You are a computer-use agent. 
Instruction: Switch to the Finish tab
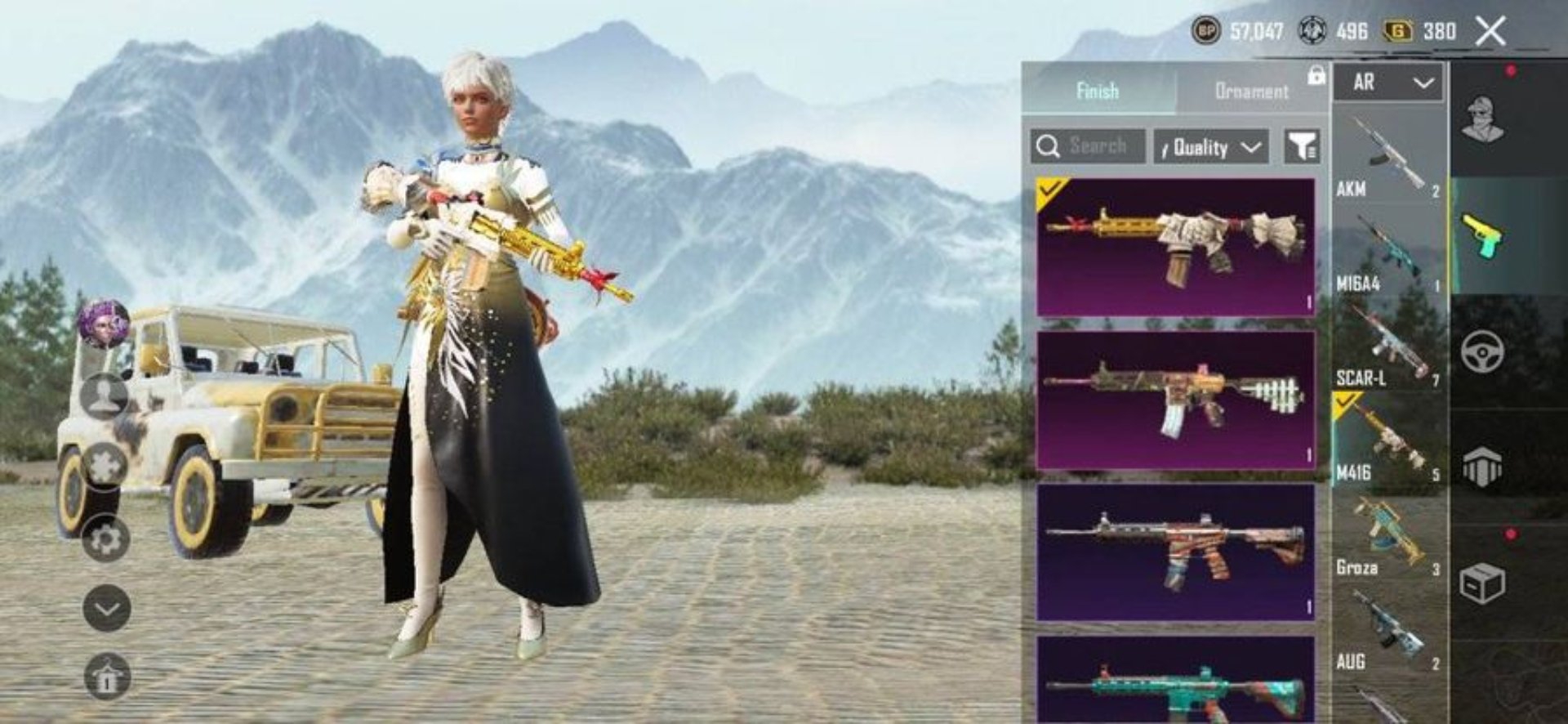click(1097, 91)
